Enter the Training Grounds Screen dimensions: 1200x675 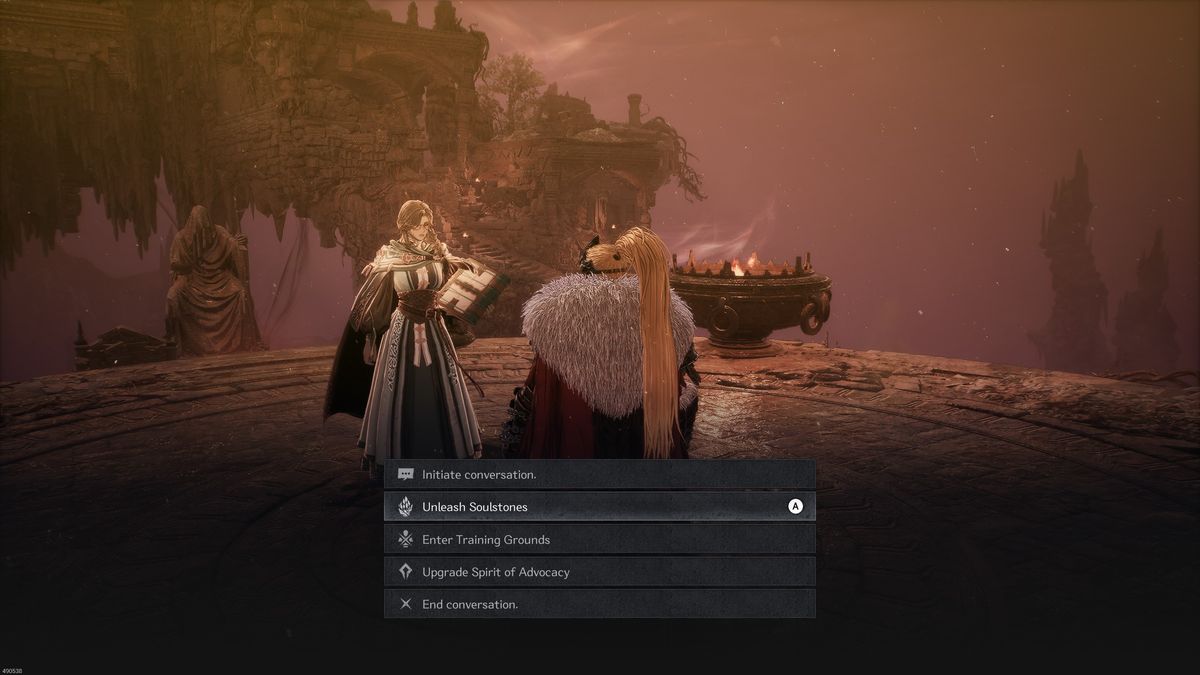pos(599,539)
